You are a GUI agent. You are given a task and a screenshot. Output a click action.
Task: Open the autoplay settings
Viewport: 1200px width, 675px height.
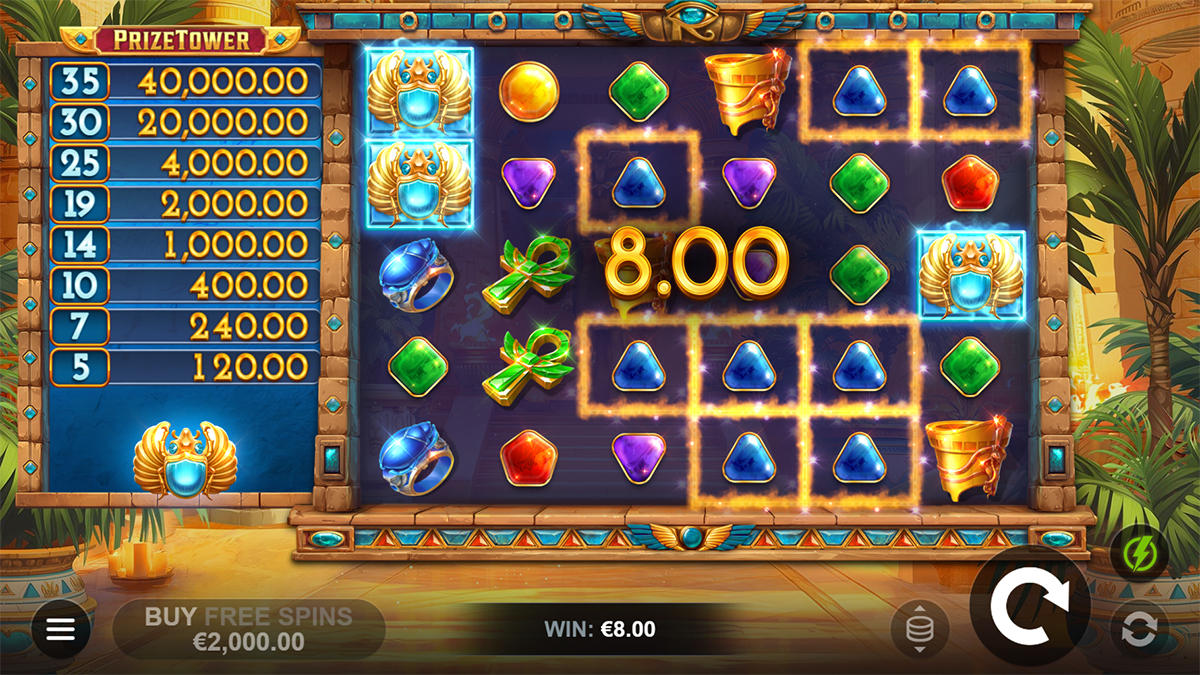(x=1138, y=629)
